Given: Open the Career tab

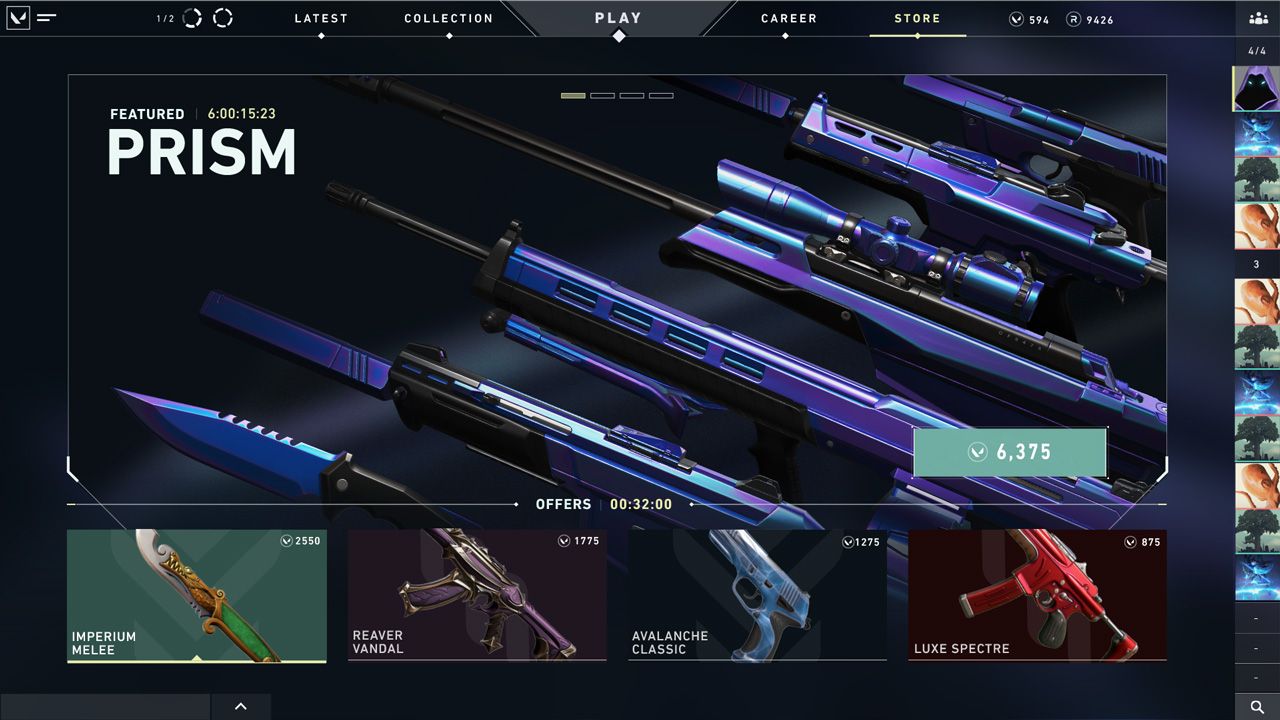Looking at the screenshot, I should click(788, 19).
